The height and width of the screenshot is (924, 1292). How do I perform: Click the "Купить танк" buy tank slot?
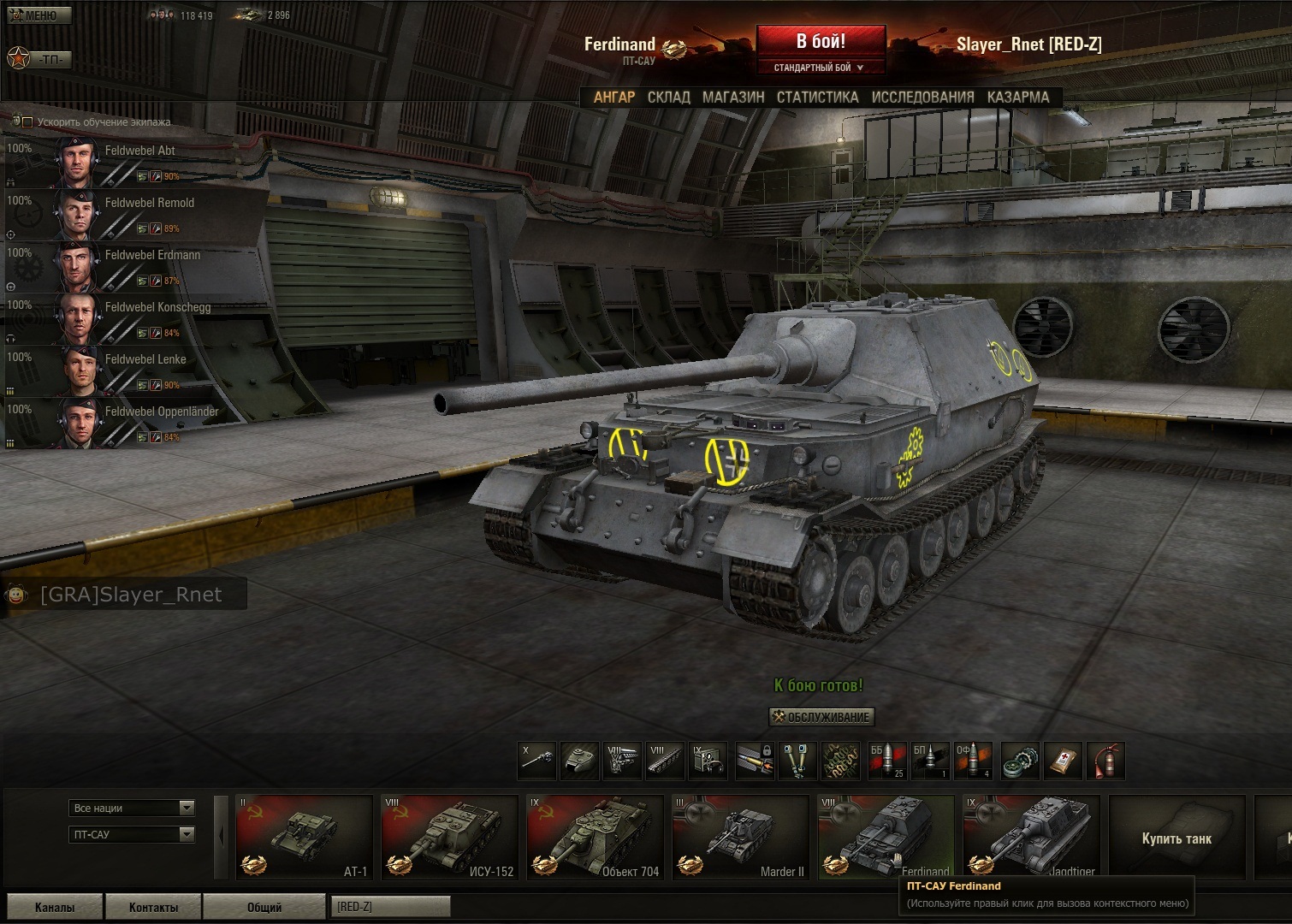point(1176,838)
